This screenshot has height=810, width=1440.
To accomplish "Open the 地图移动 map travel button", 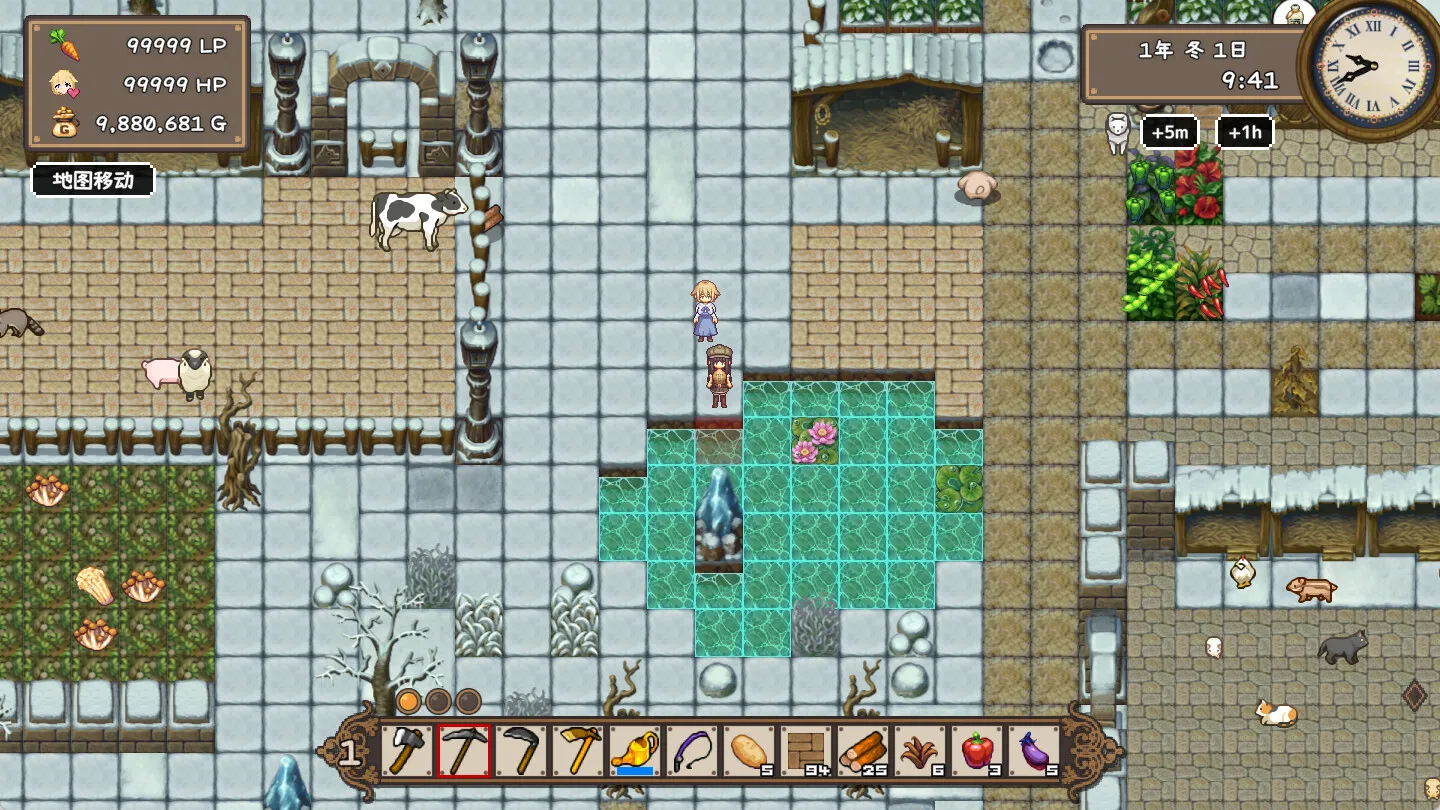I will pos(93,180).
